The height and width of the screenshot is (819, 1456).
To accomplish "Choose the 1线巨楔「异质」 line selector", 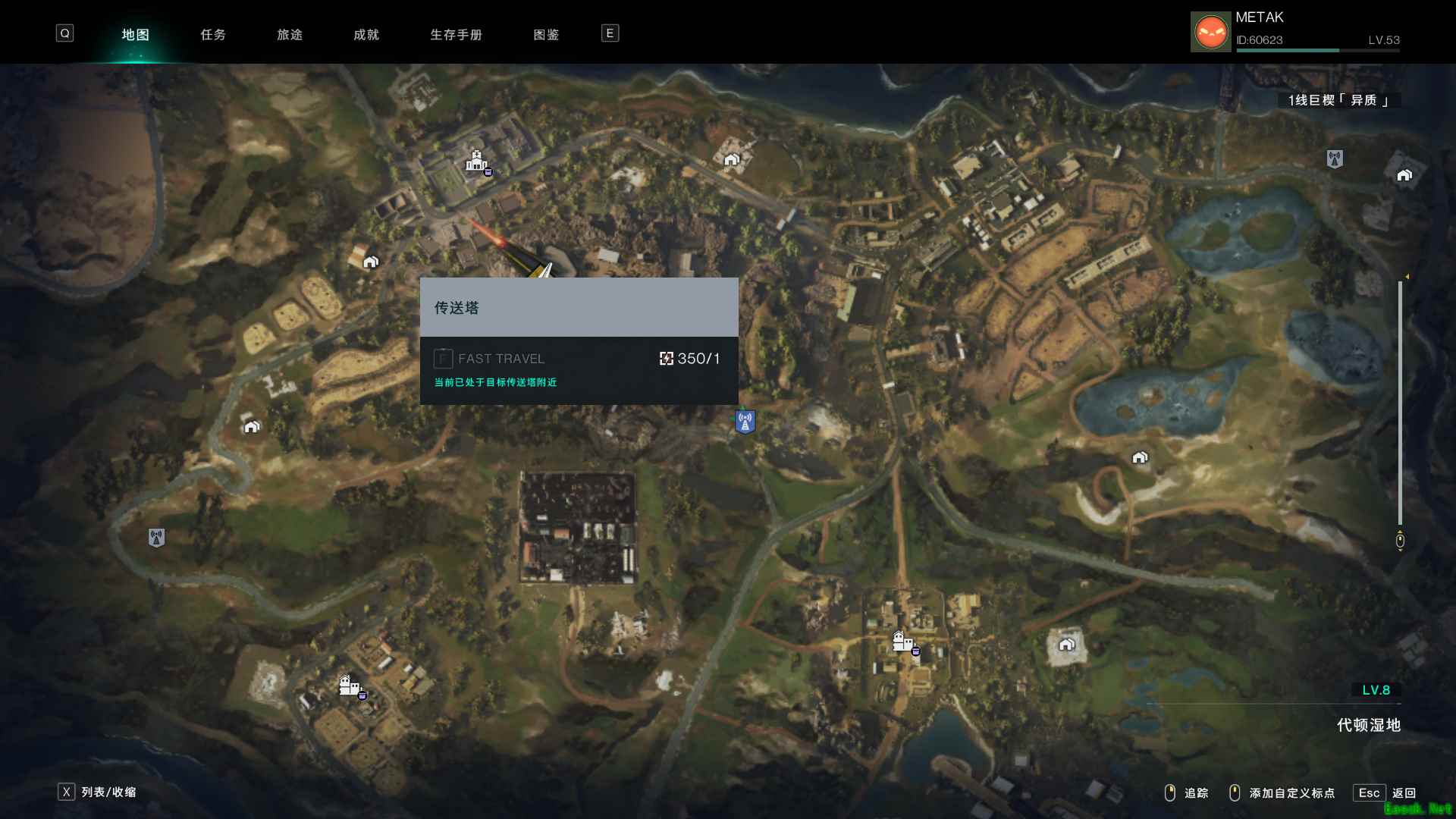I will point(1338,100).
